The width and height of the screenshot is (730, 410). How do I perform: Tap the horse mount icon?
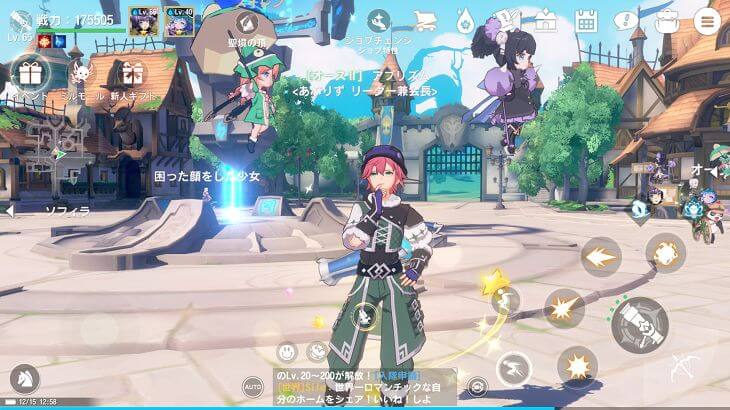[x=23, y=378]
